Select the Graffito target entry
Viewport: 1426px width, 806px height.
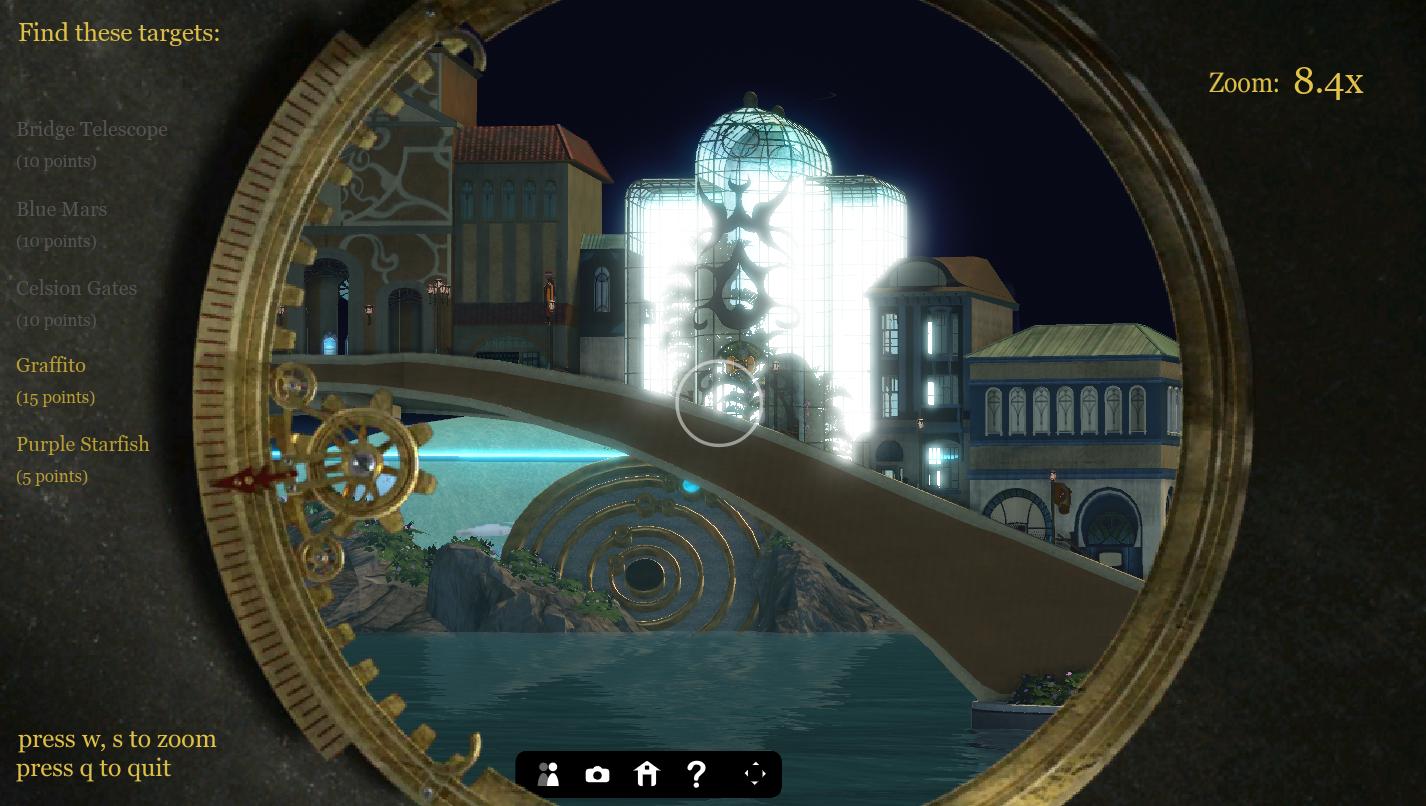coord(51,365)
